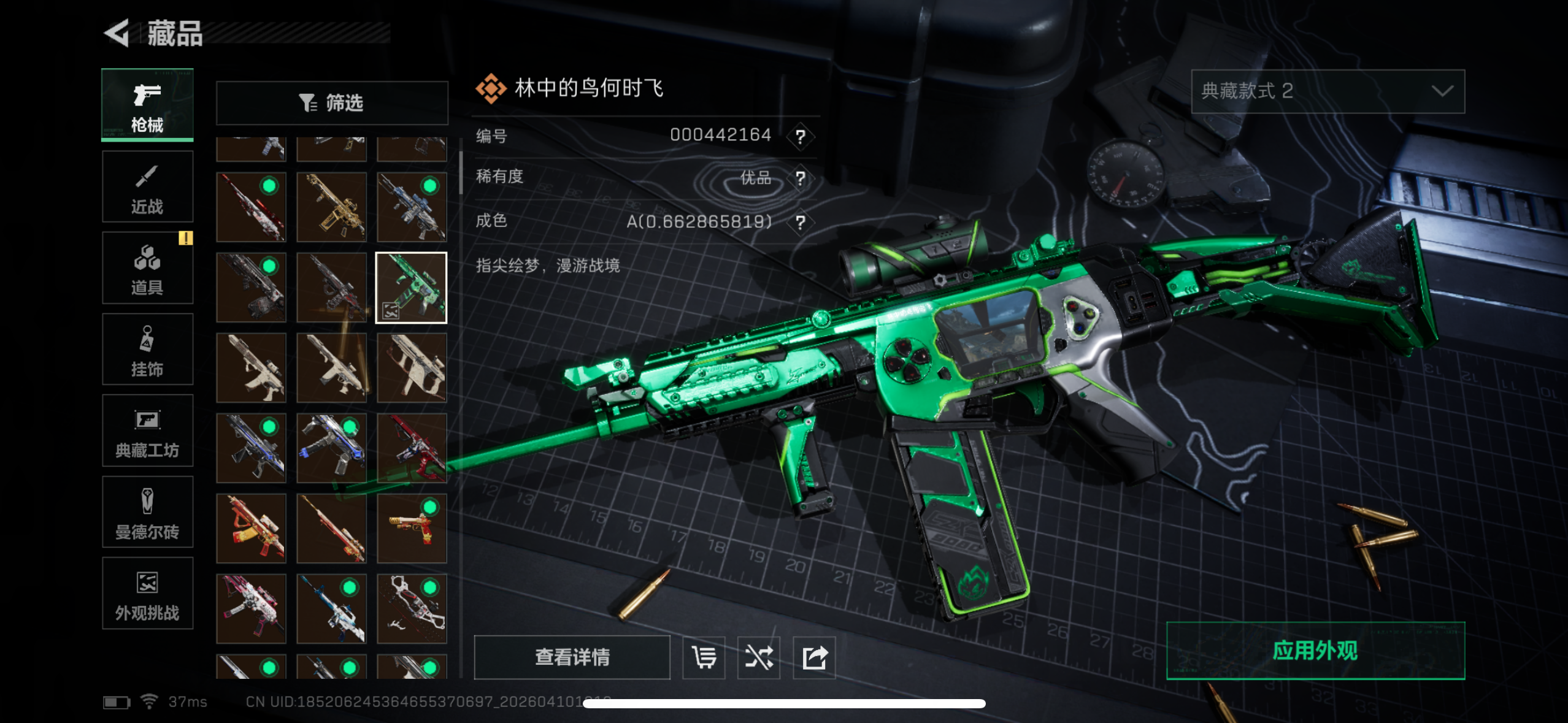Open the 近战 category tab
Screen dimensions: 1568x723
[x=147, y=187]
